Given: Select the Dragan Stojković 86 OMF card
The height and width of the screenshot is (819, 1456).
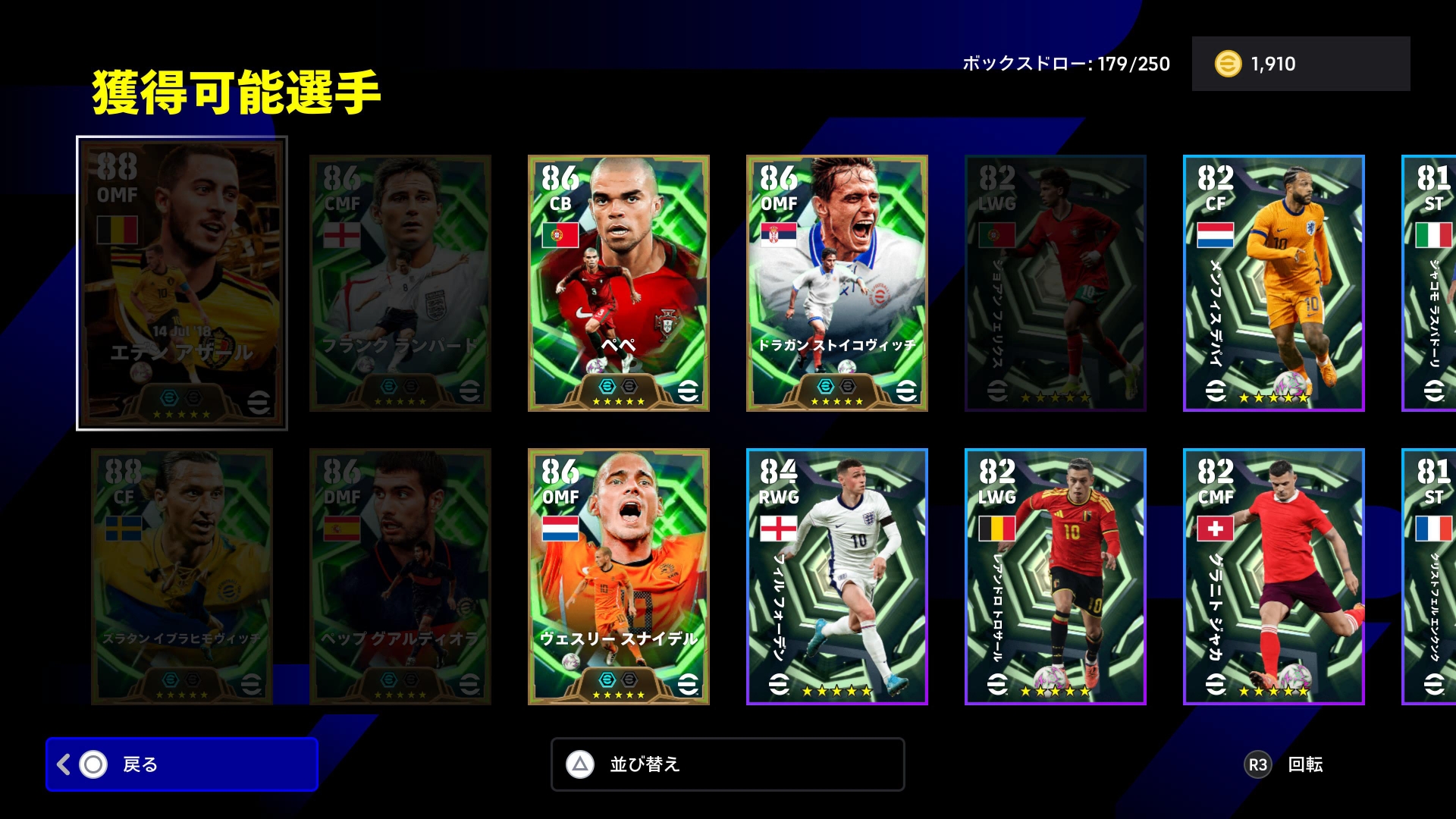Looking at the screenshot, I should (837, 283).
